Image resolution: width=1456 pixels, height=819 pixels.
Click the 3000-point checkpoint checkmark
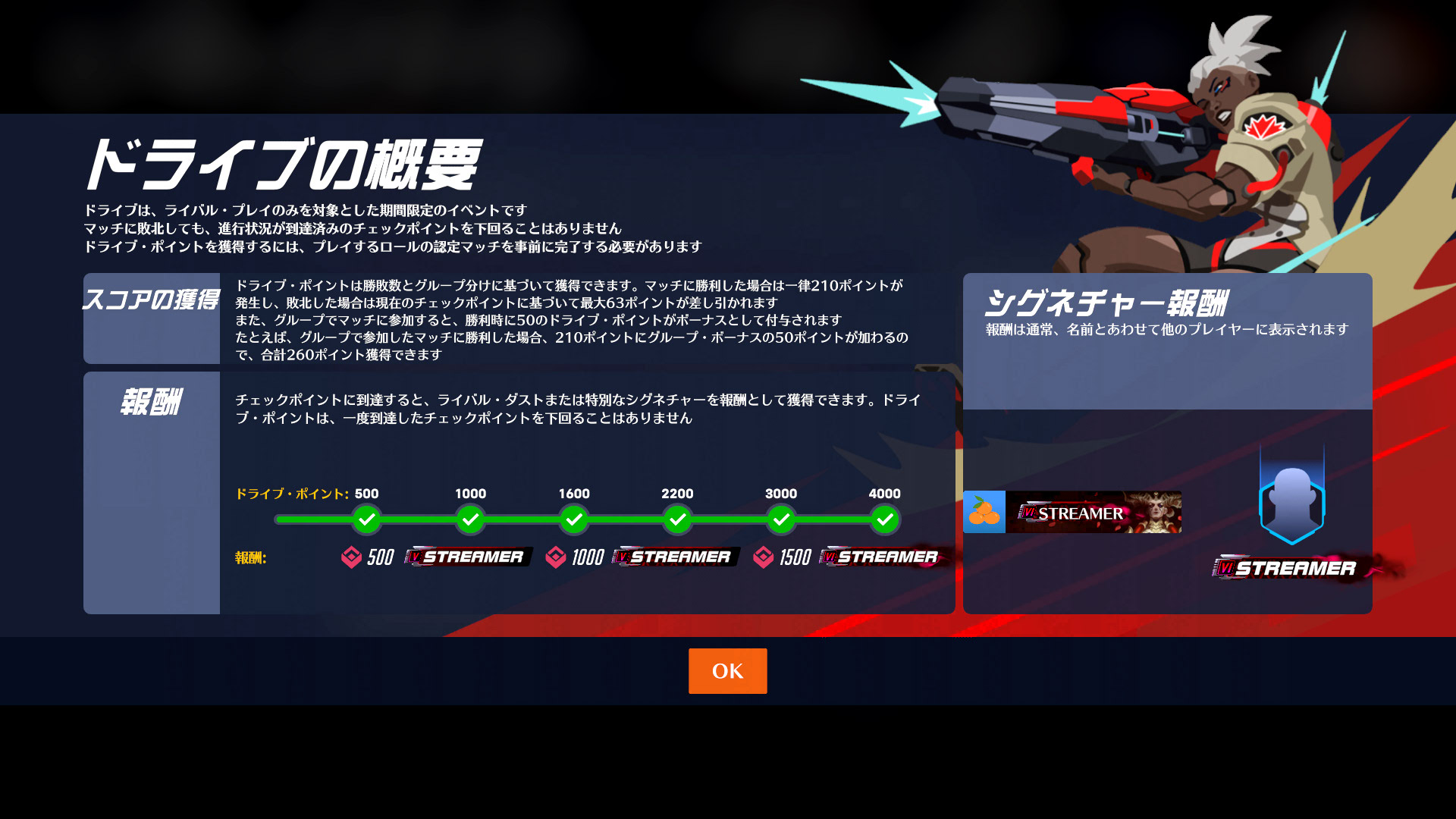(781, 520)
